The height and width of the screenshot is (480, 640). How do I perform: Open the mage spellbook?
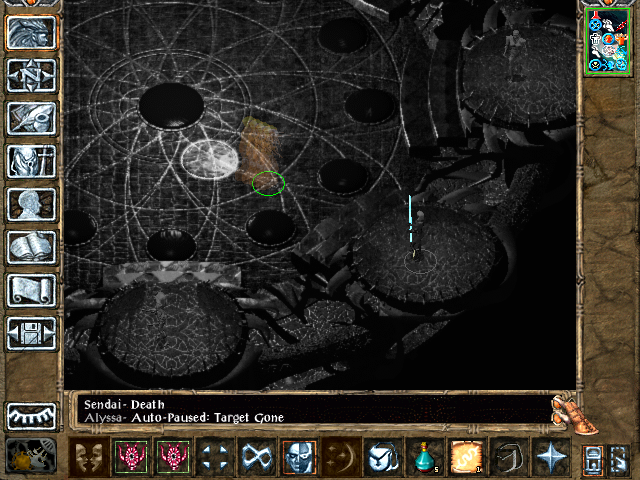coord(32,247)
